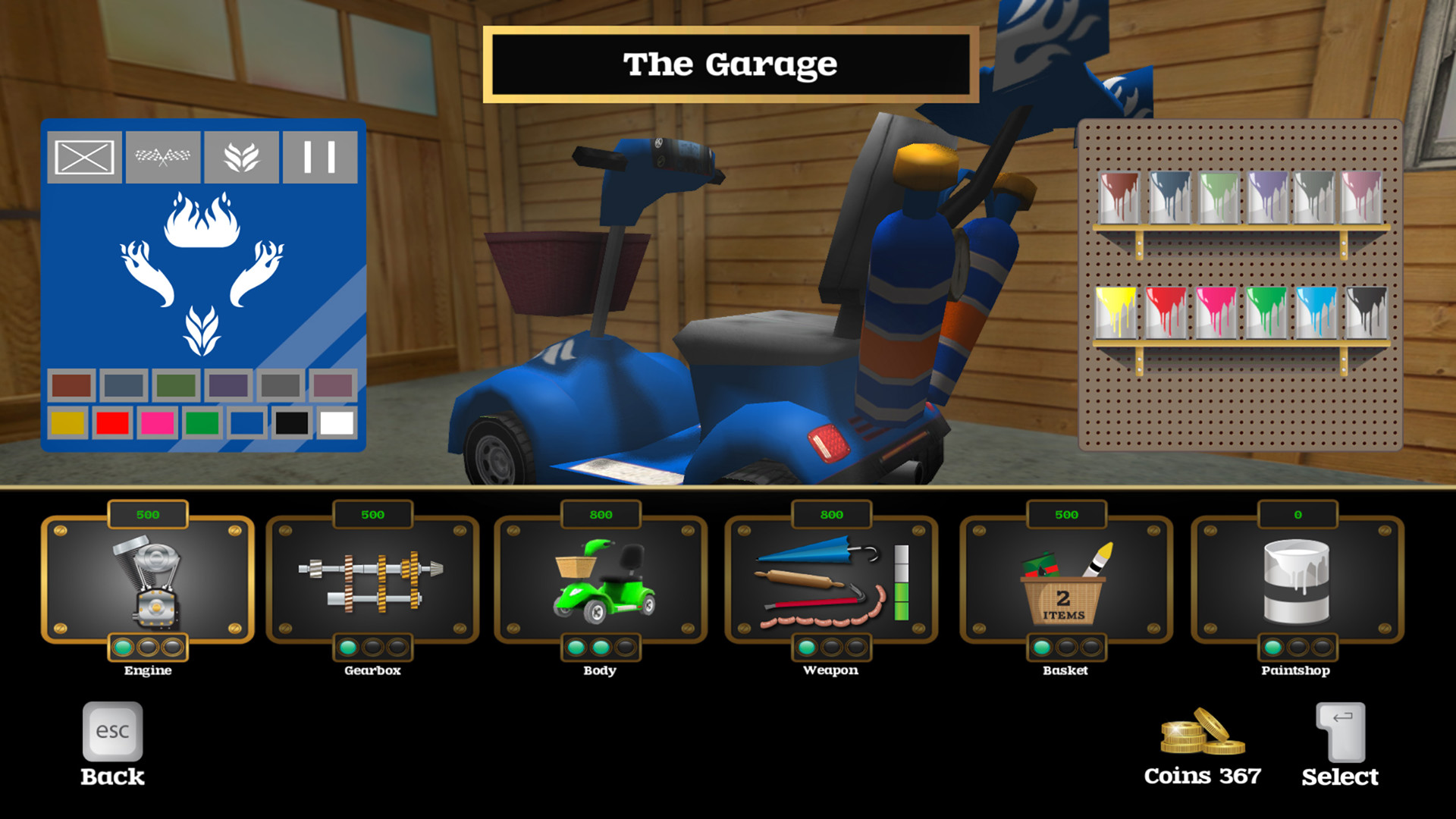
Task: Click the esc Back button
Action: click(111, 730)
